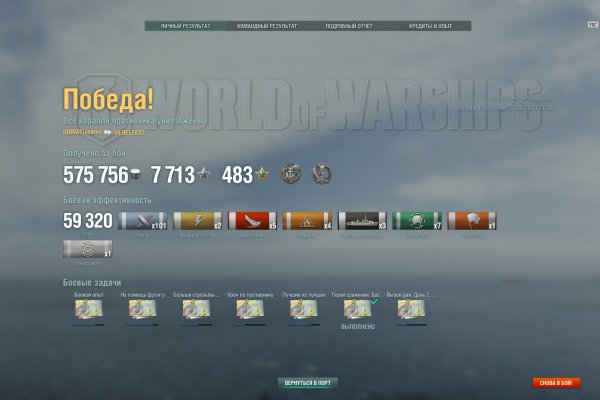Viewport: 600px width, 400px height.
Task: Click the first achievement medal icon
Action: pyautogui.click(x=289, y=173)
